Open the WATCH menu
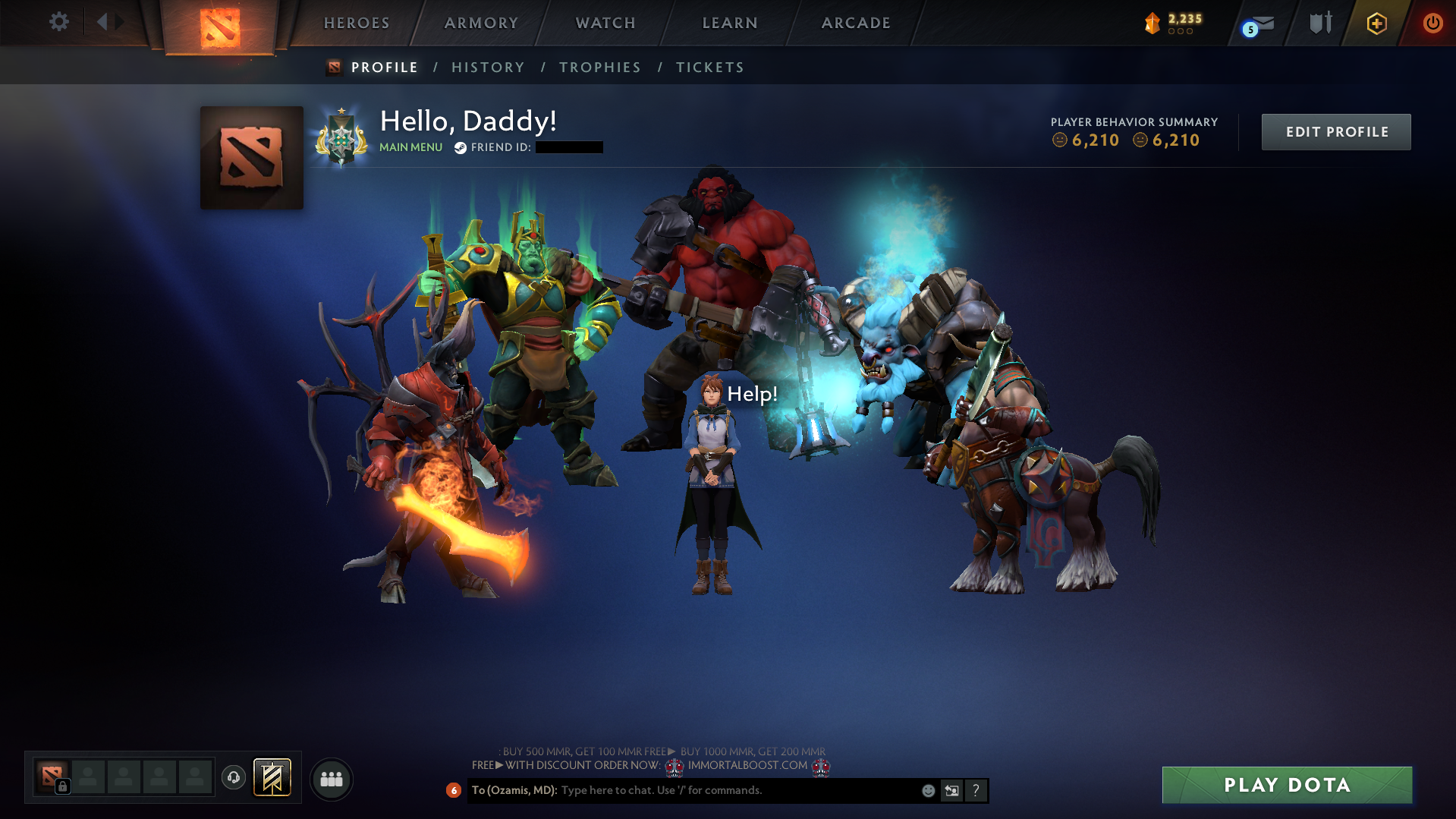1456x819 pixels. point(605,23)
